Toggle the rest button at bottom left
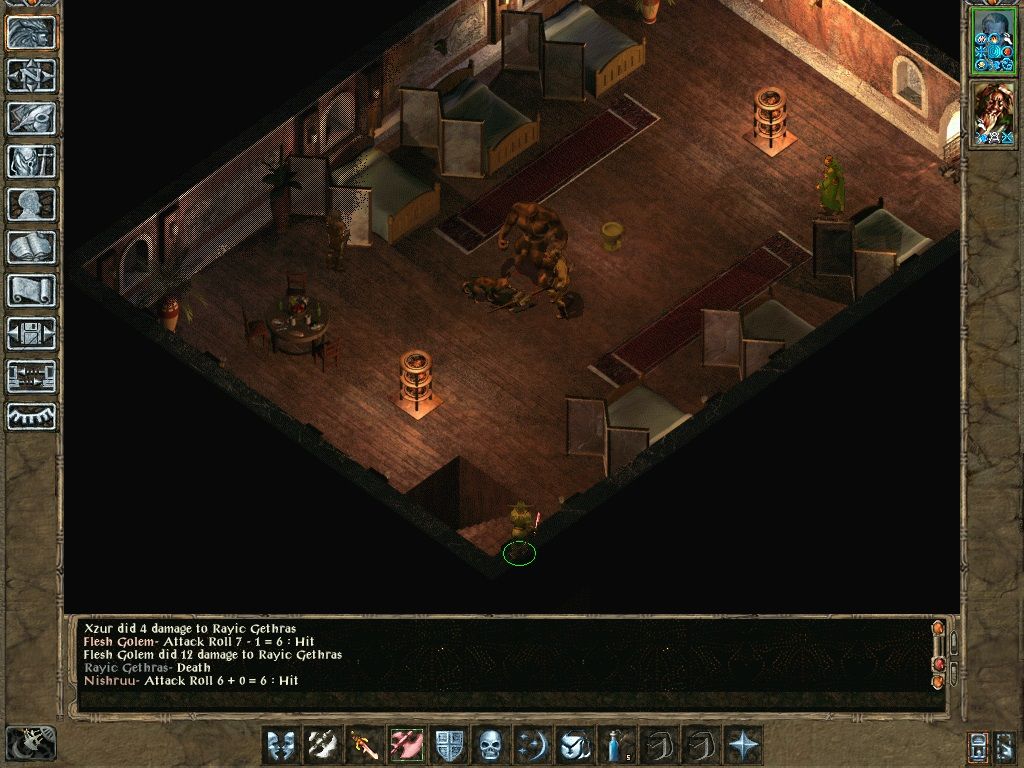 (x=31, y=743)
